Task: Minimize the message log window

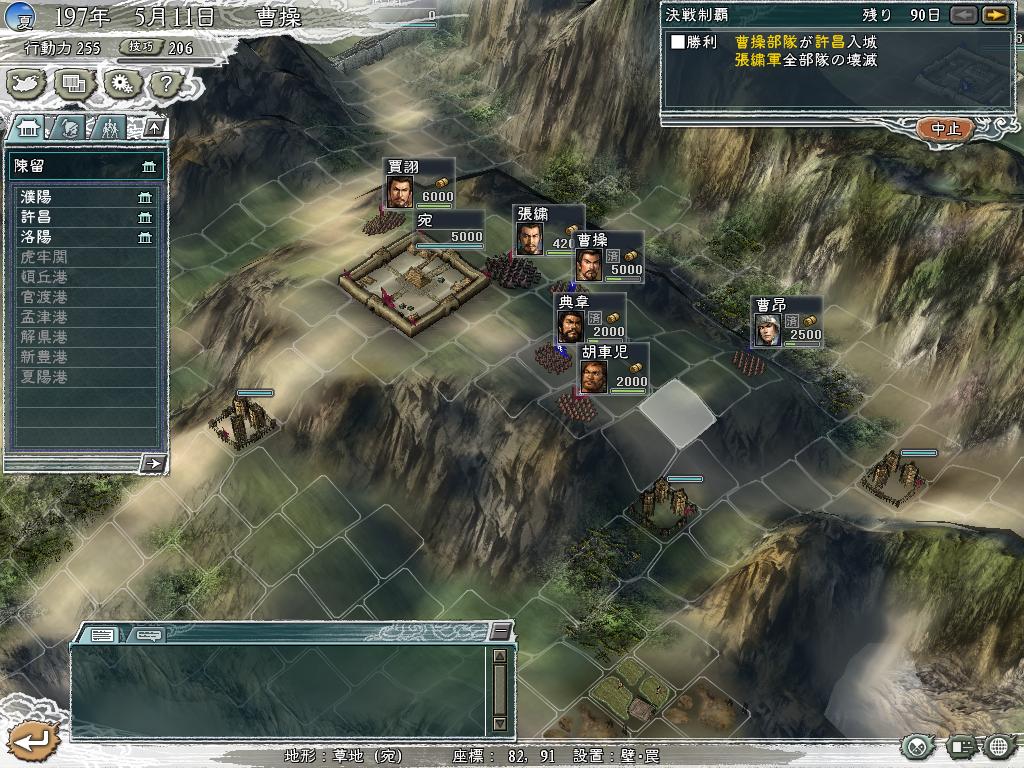Action: tap(500, 631)
